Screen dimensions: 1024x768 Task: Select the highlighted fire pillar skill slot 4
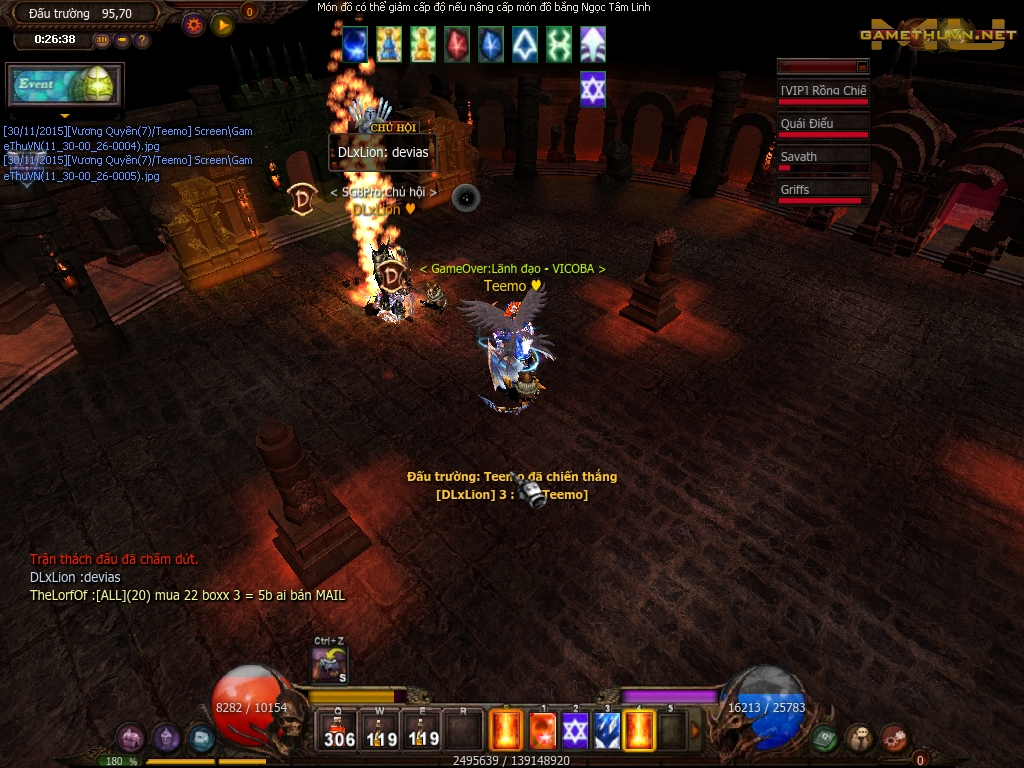click(x=639, y=730)
